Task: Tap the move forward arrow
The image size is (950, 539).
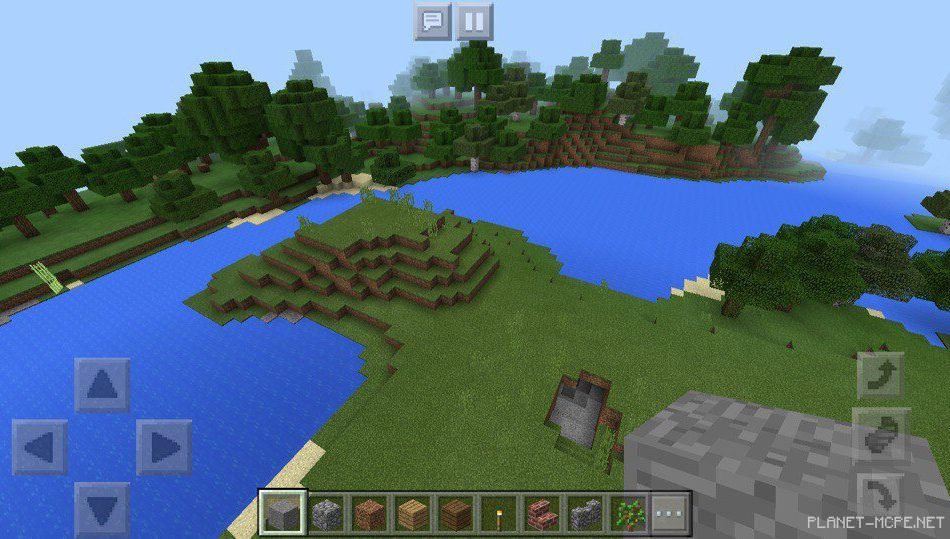Action: tap(102, 385)
